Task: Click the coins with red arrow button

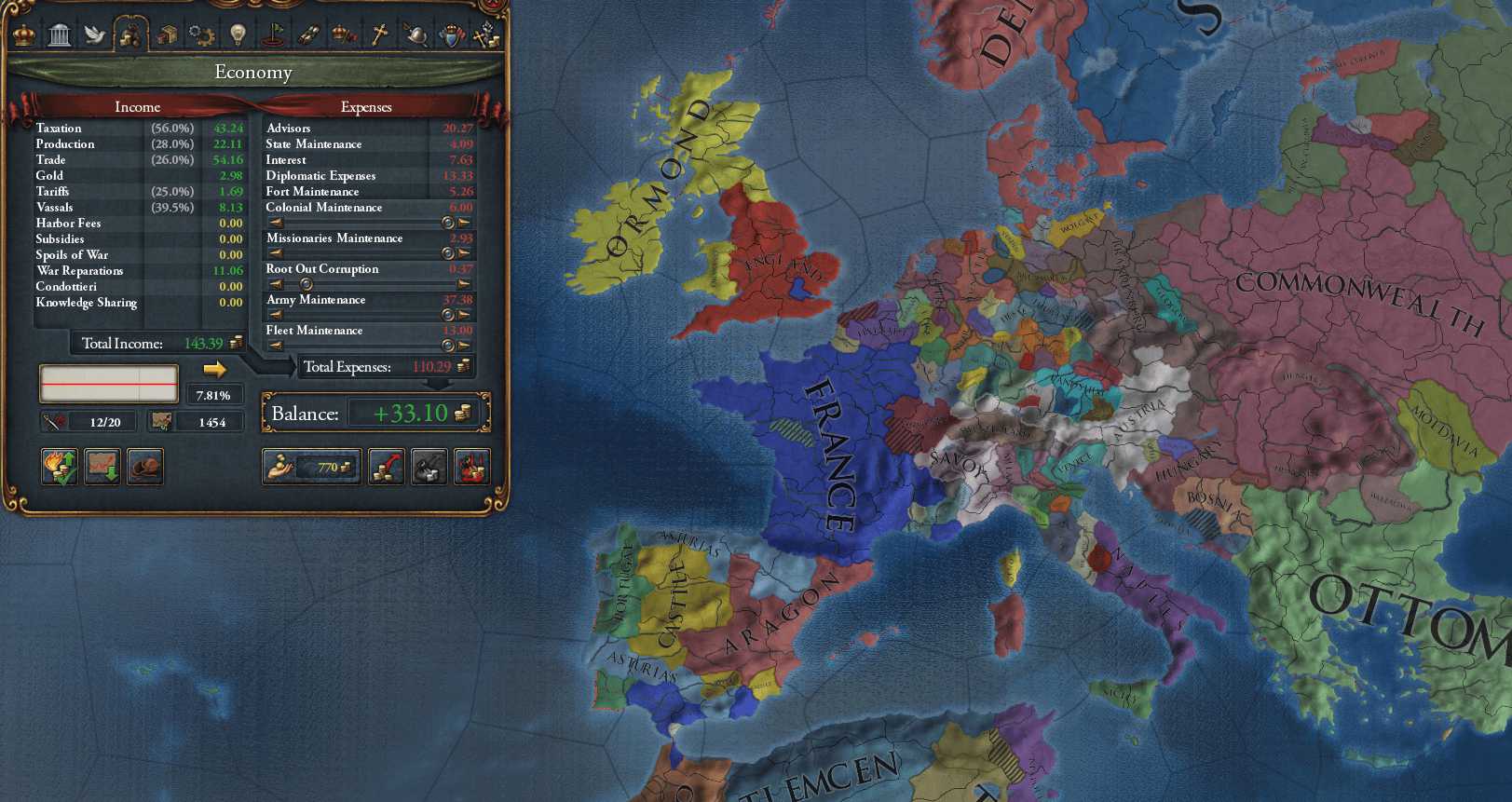Action: point(386,467)
